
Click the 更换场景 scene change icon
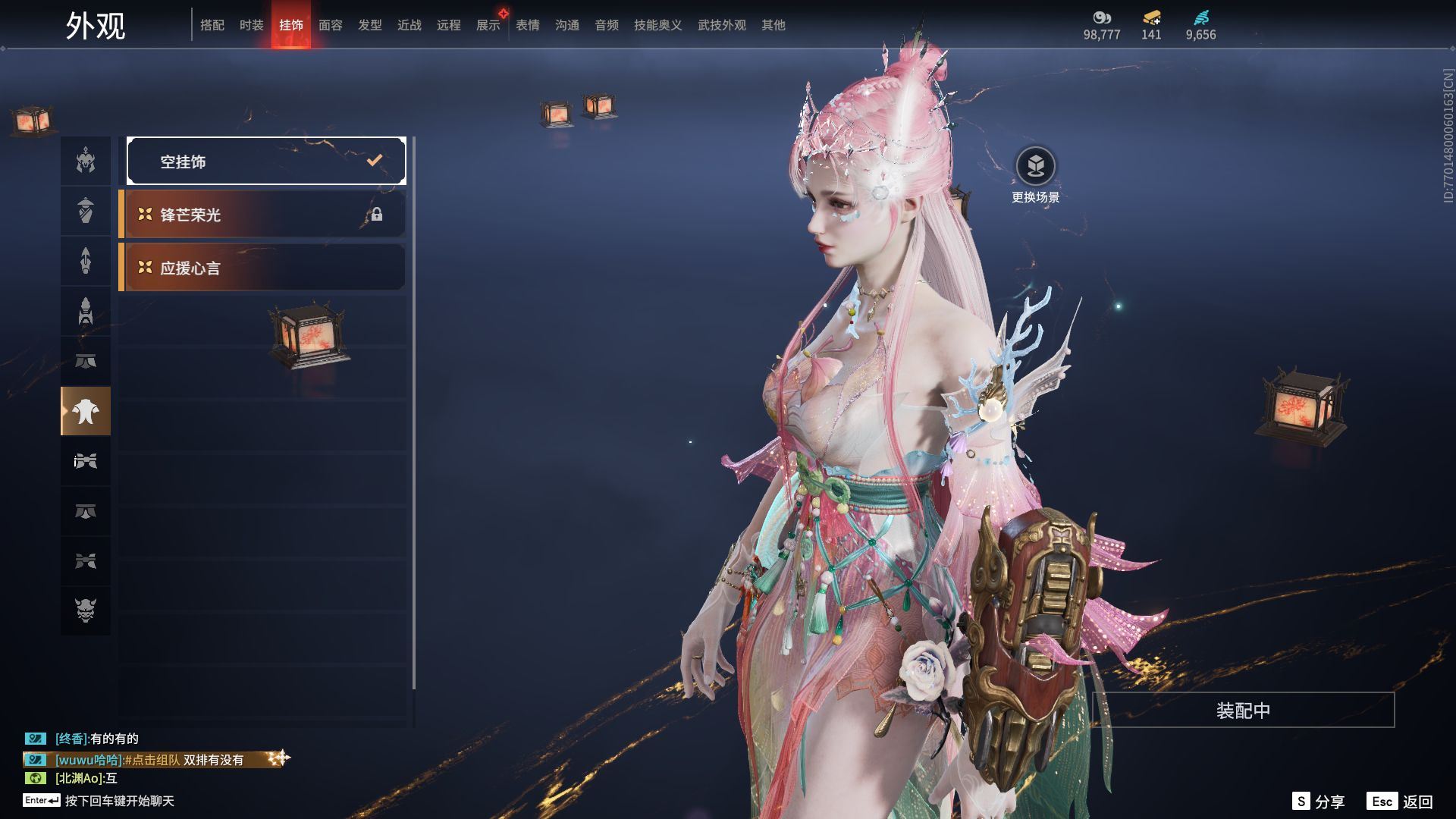coord(1035,166)
